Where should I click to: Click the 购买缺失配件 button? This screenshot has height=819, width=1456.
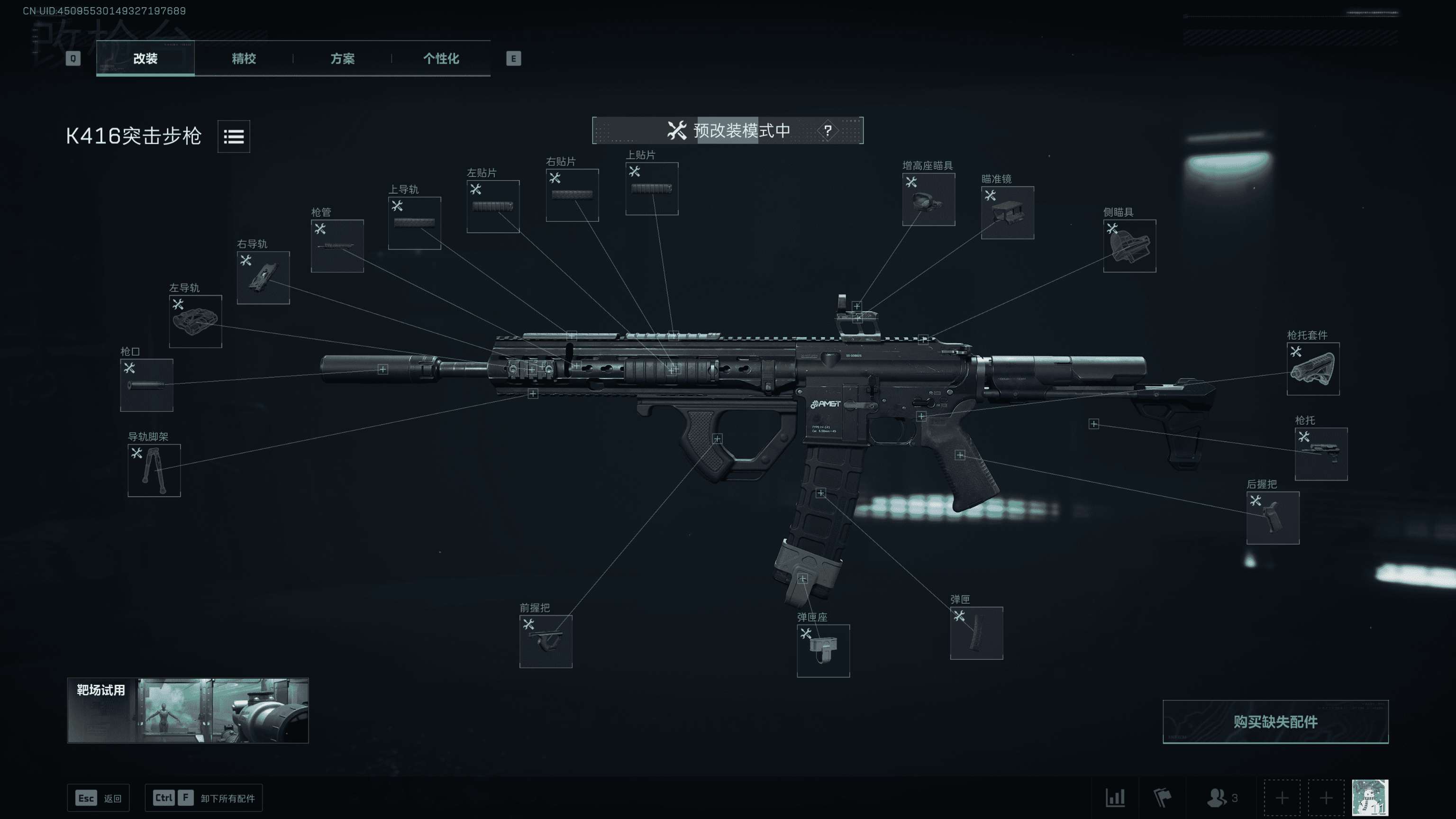[1275, 721]
